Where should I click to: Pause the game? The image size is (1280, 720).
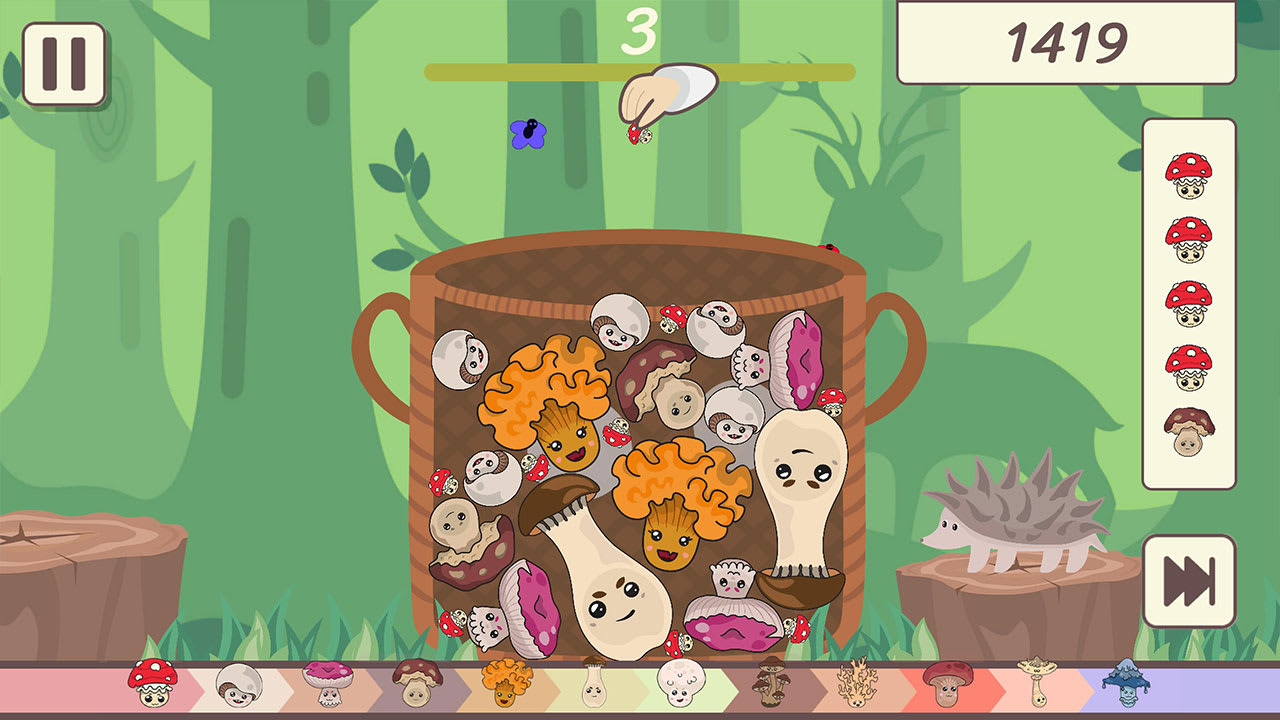point(62,62)
